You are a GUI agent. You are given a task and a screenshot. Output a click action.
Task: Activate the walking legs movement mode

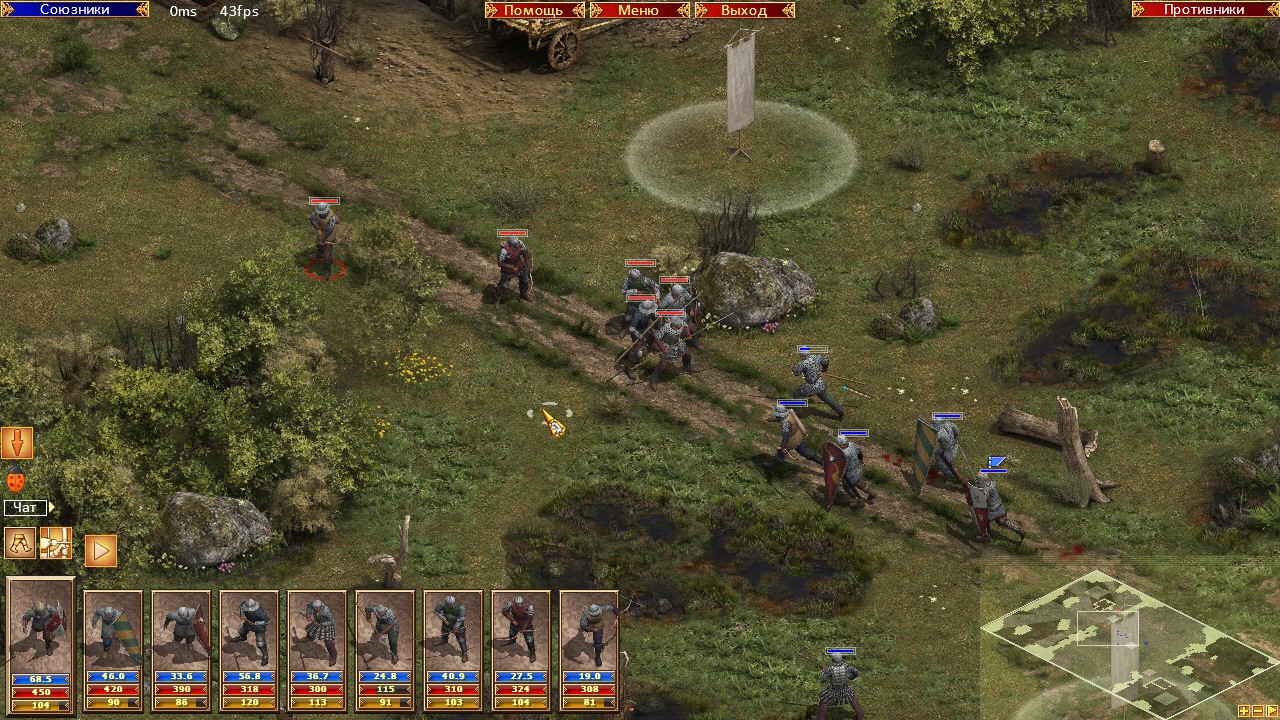click(x=20, y=543)
